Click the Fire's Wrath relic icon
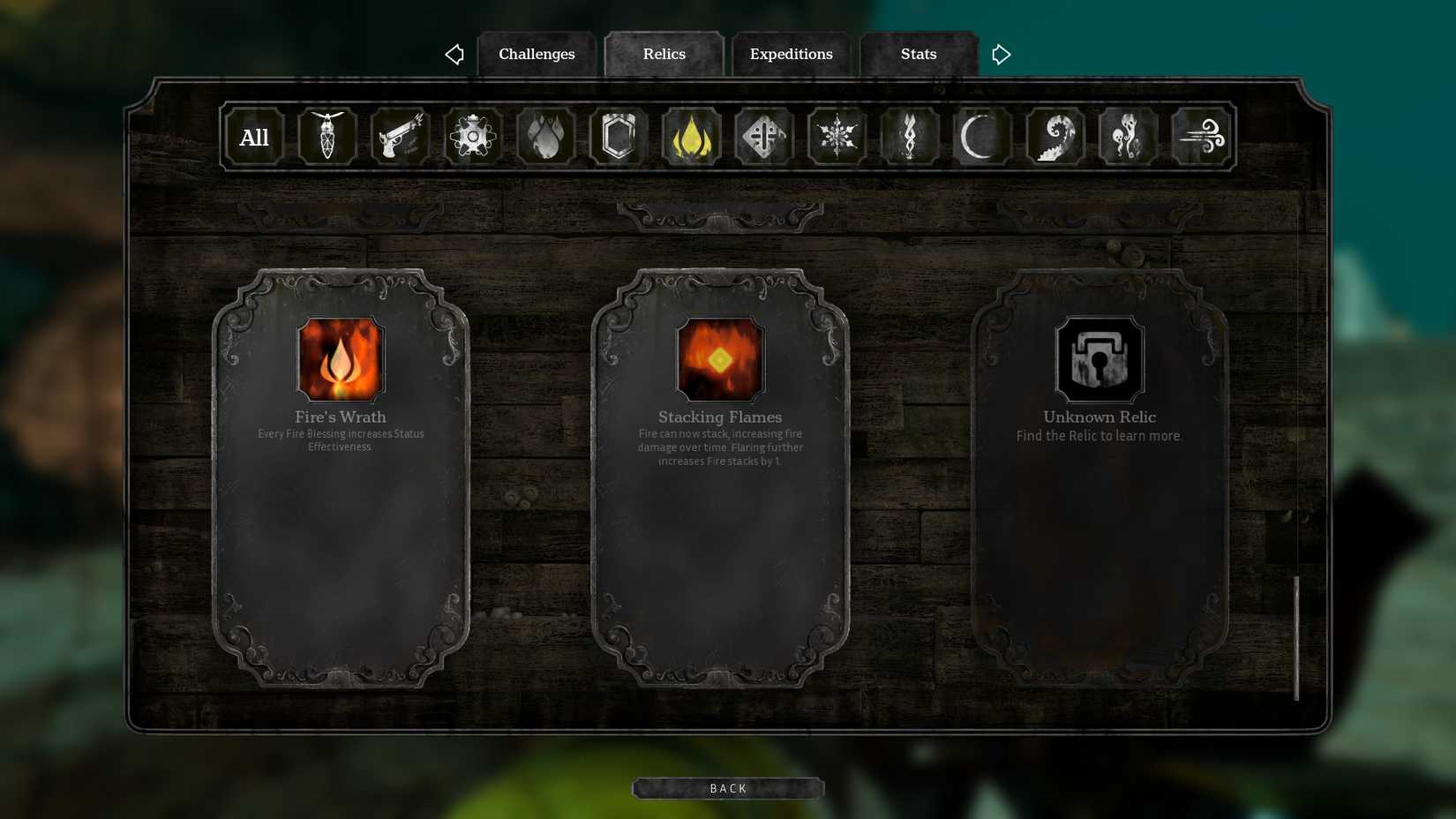This screenshot has height=819, width=1456. (x=341, y=359)
